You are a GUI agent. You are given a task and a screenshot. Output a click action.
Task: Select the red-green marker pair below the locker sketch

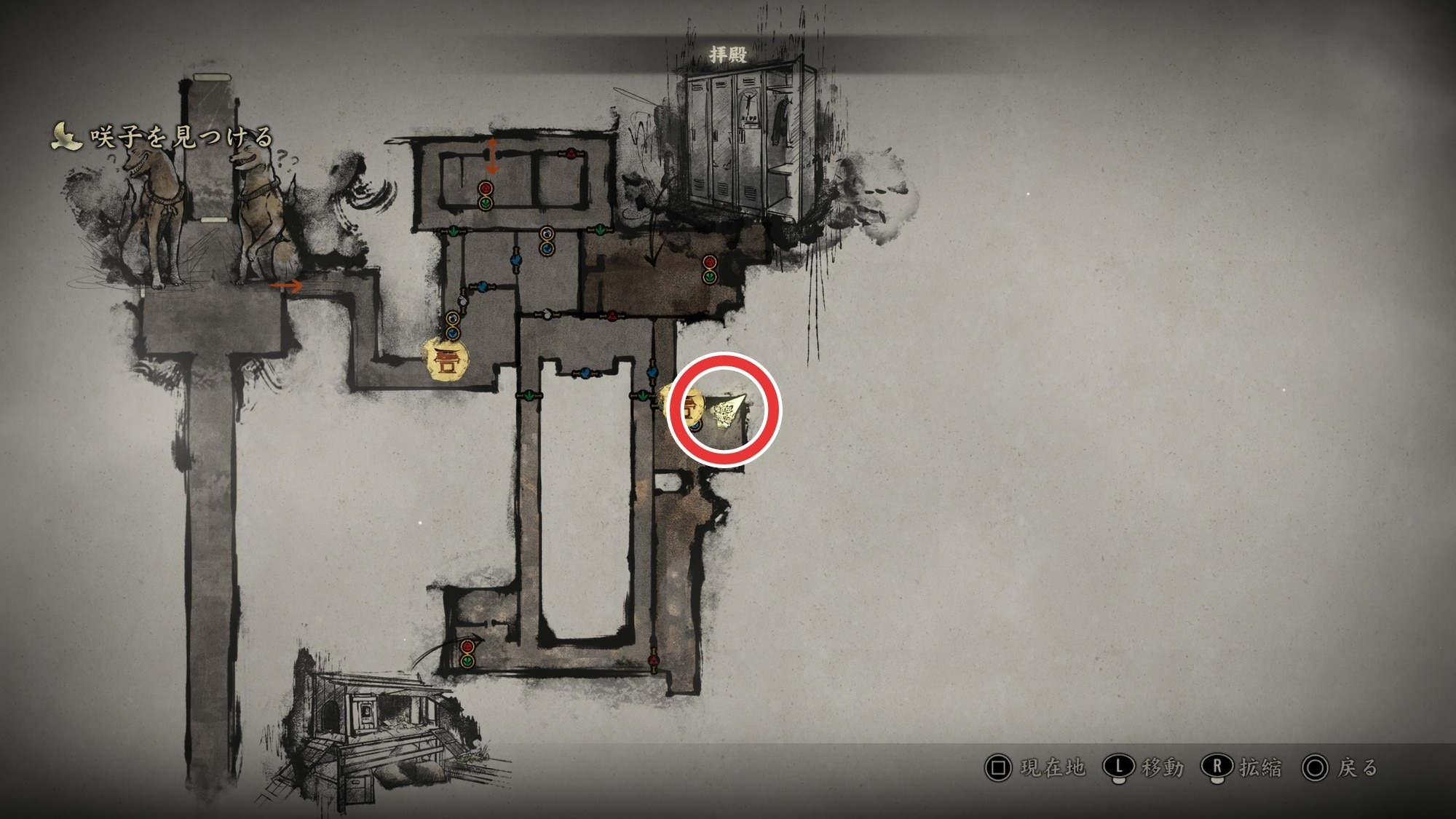(710, 269)
